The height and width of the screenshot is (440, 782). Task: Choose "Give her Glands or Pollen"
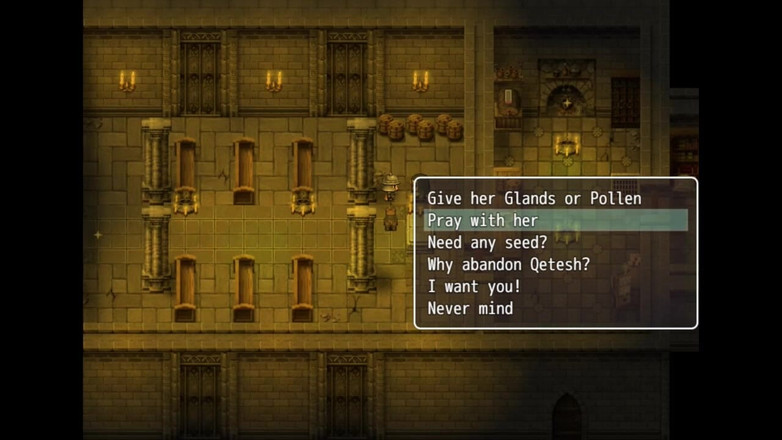534,199
